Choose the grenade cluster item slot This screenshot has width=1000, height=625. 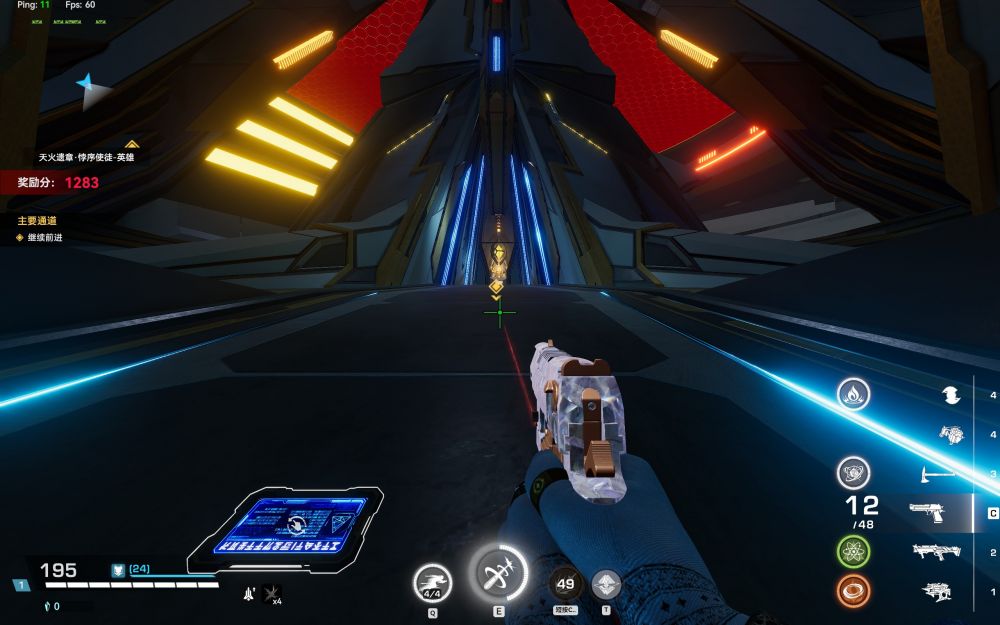pyautogui.click(x=951, y=434)
